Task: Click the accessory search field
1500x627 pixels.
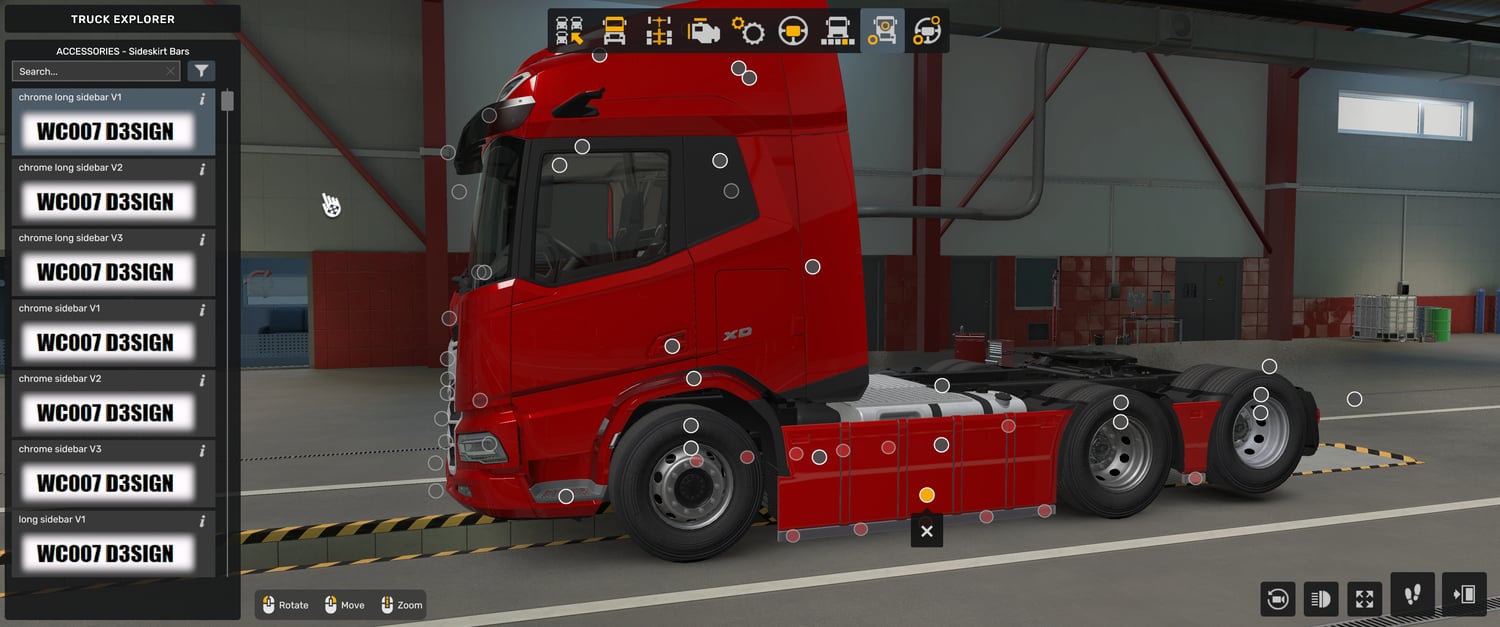Action: click(x=90, y=71)
